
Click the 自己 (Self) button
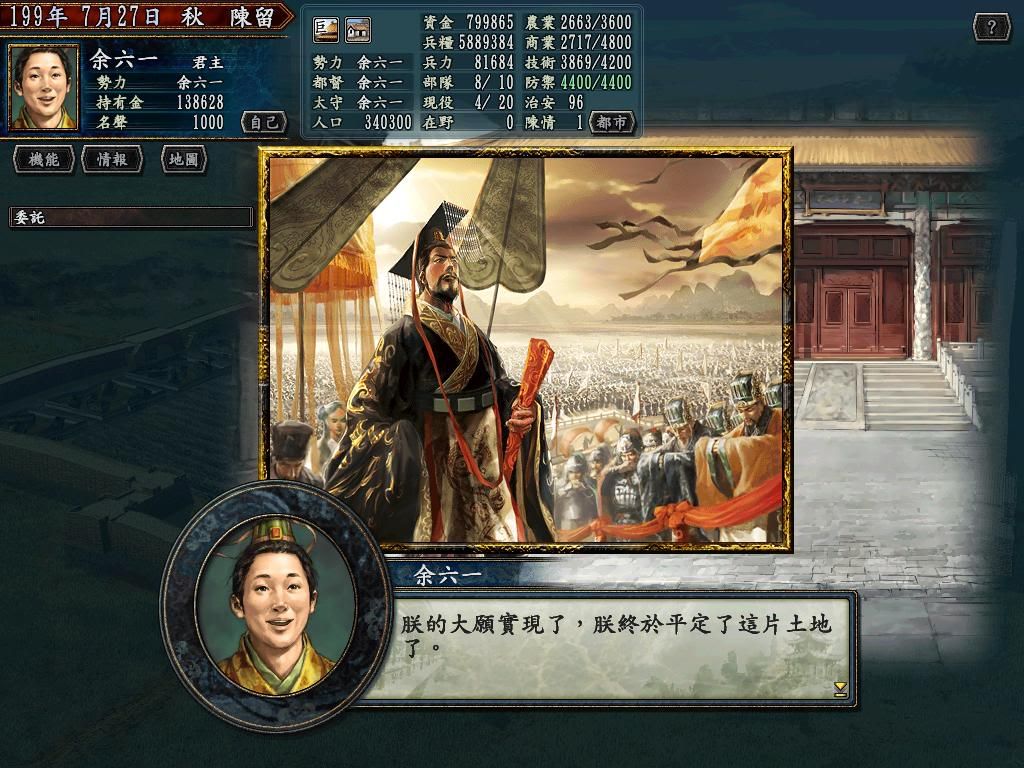[x=264, y=122]
